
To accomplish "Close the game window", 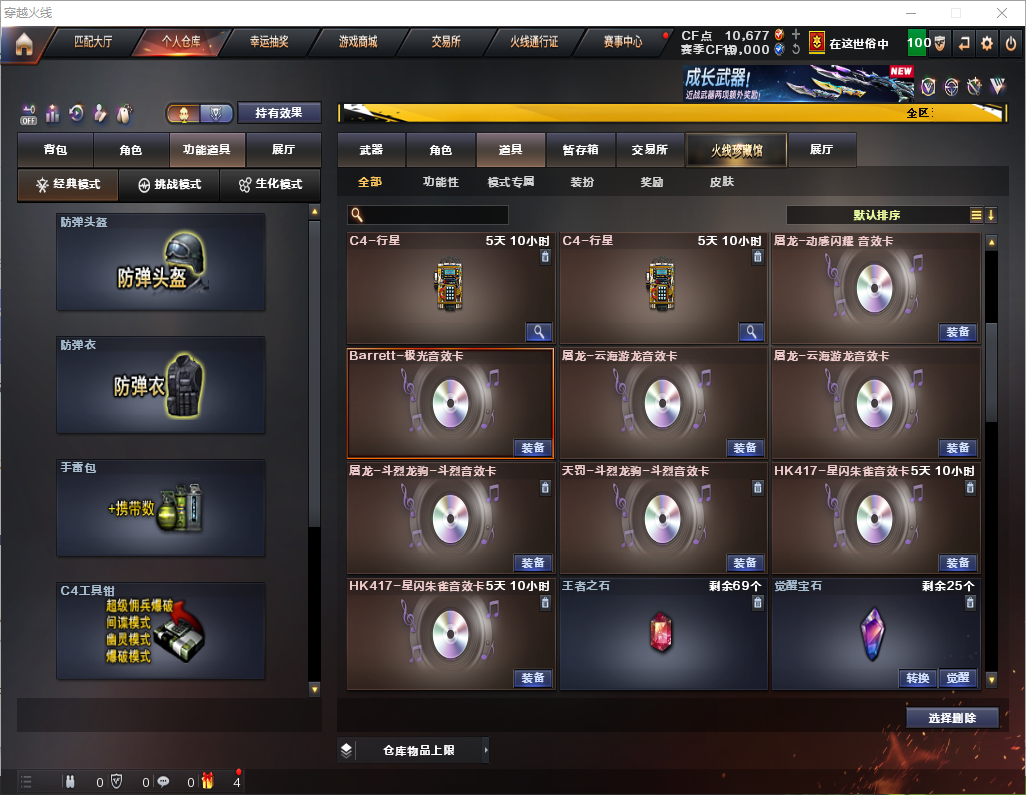I will (x=1001, y=13).
